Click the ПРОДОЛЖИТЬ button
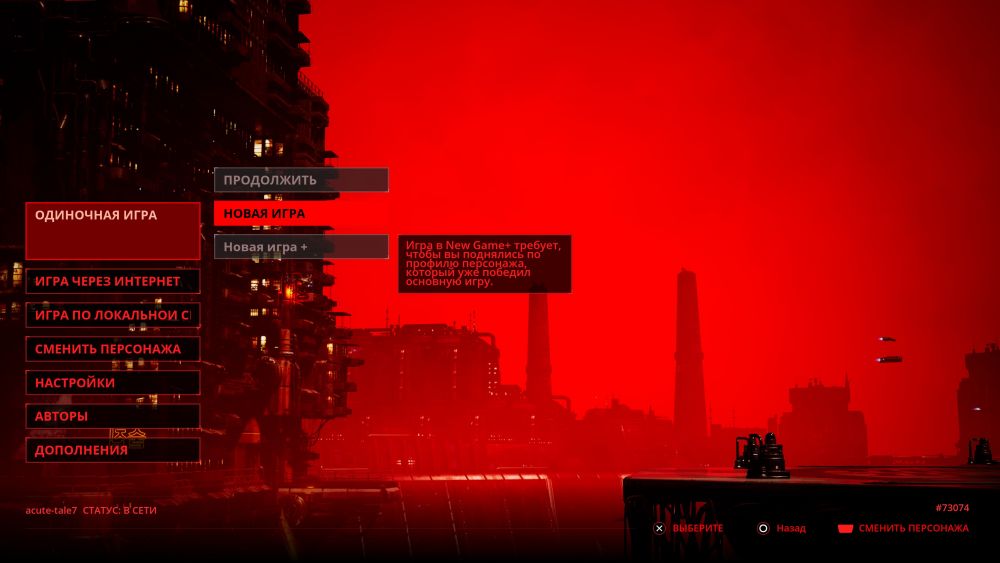The height and width of the screenshot is (563, 1000). 300,180
